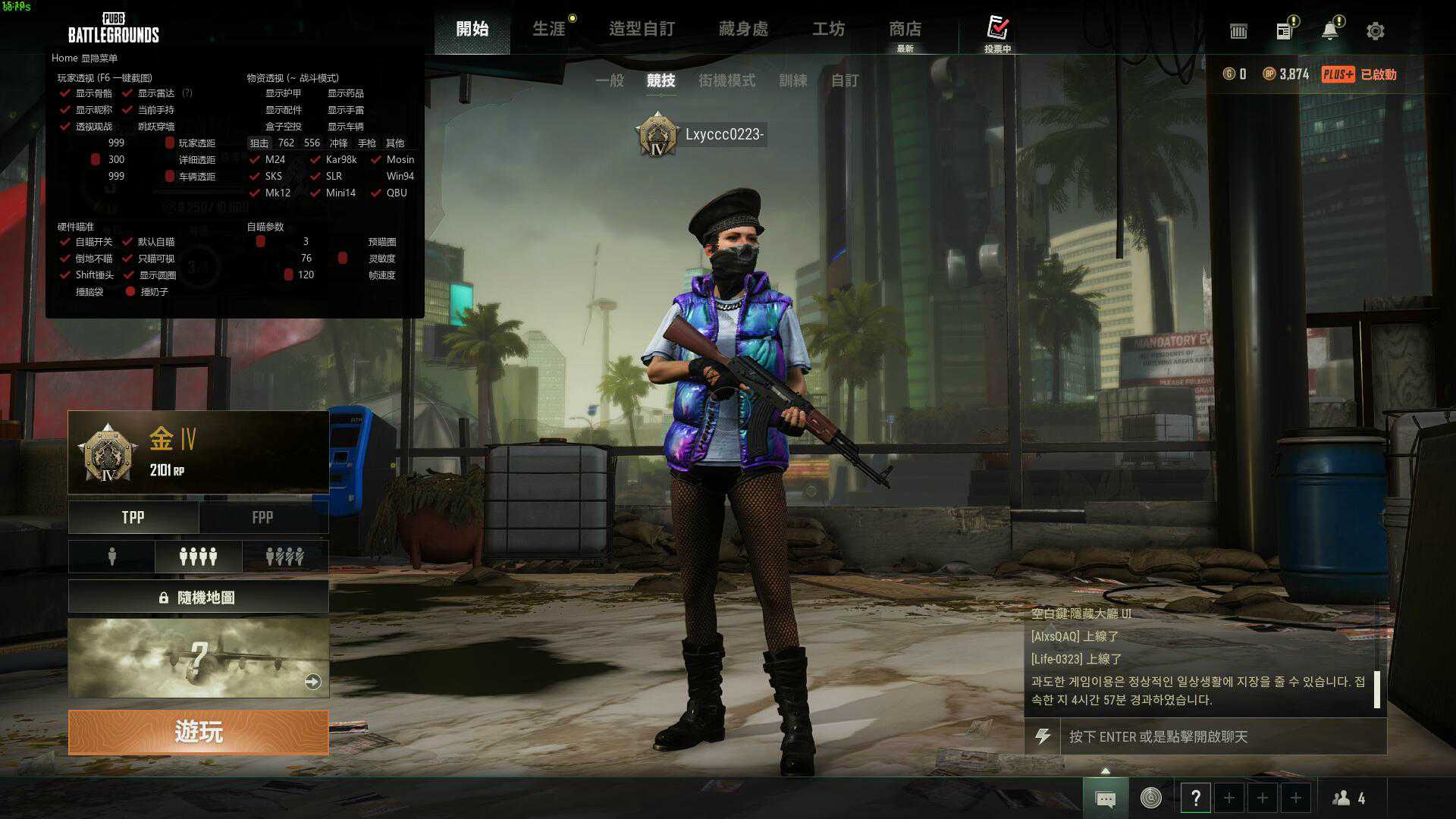
Task: Check notifications via the bell icon
Action: (x=1329, y=31)
